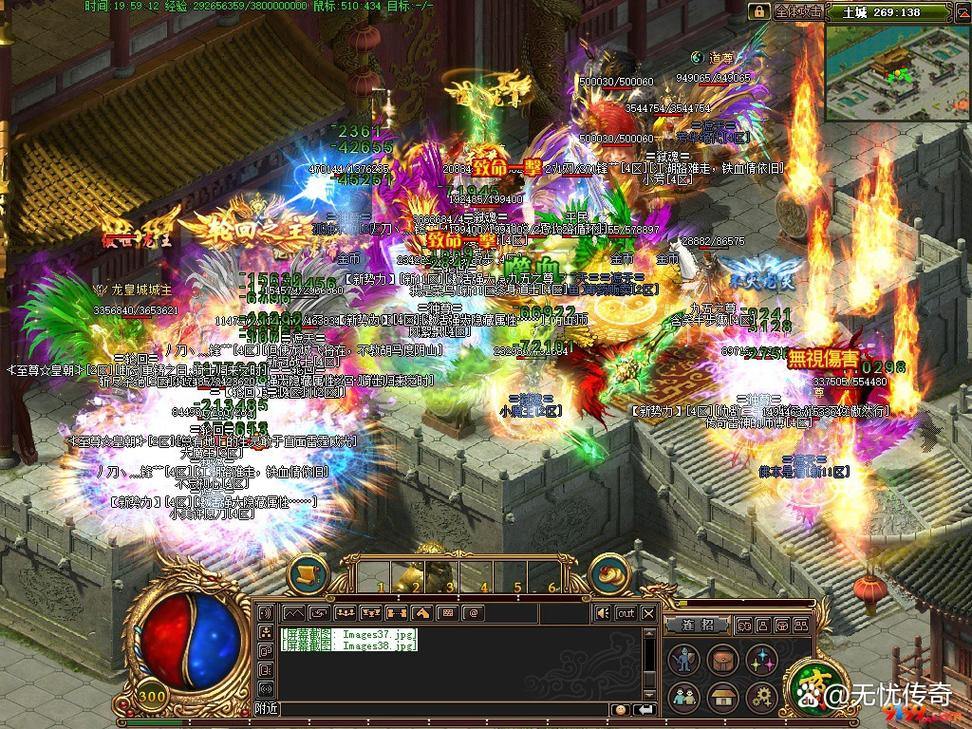Click the 'out' button on chat bar

(x=625, y=613)
